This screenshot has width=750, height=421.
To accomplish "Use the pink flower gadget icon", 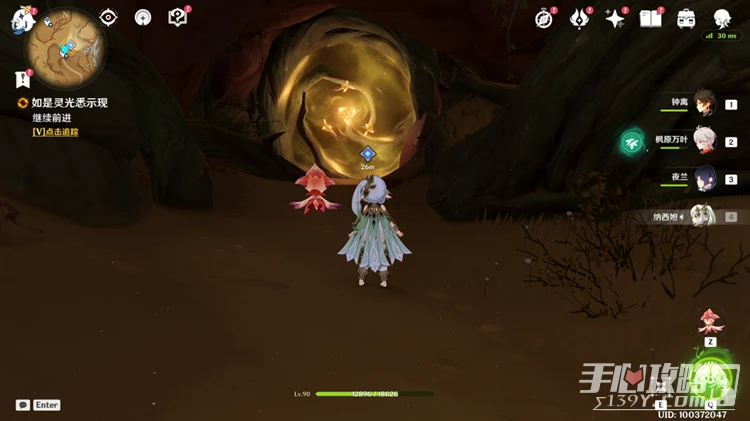I will coord(710,322).
